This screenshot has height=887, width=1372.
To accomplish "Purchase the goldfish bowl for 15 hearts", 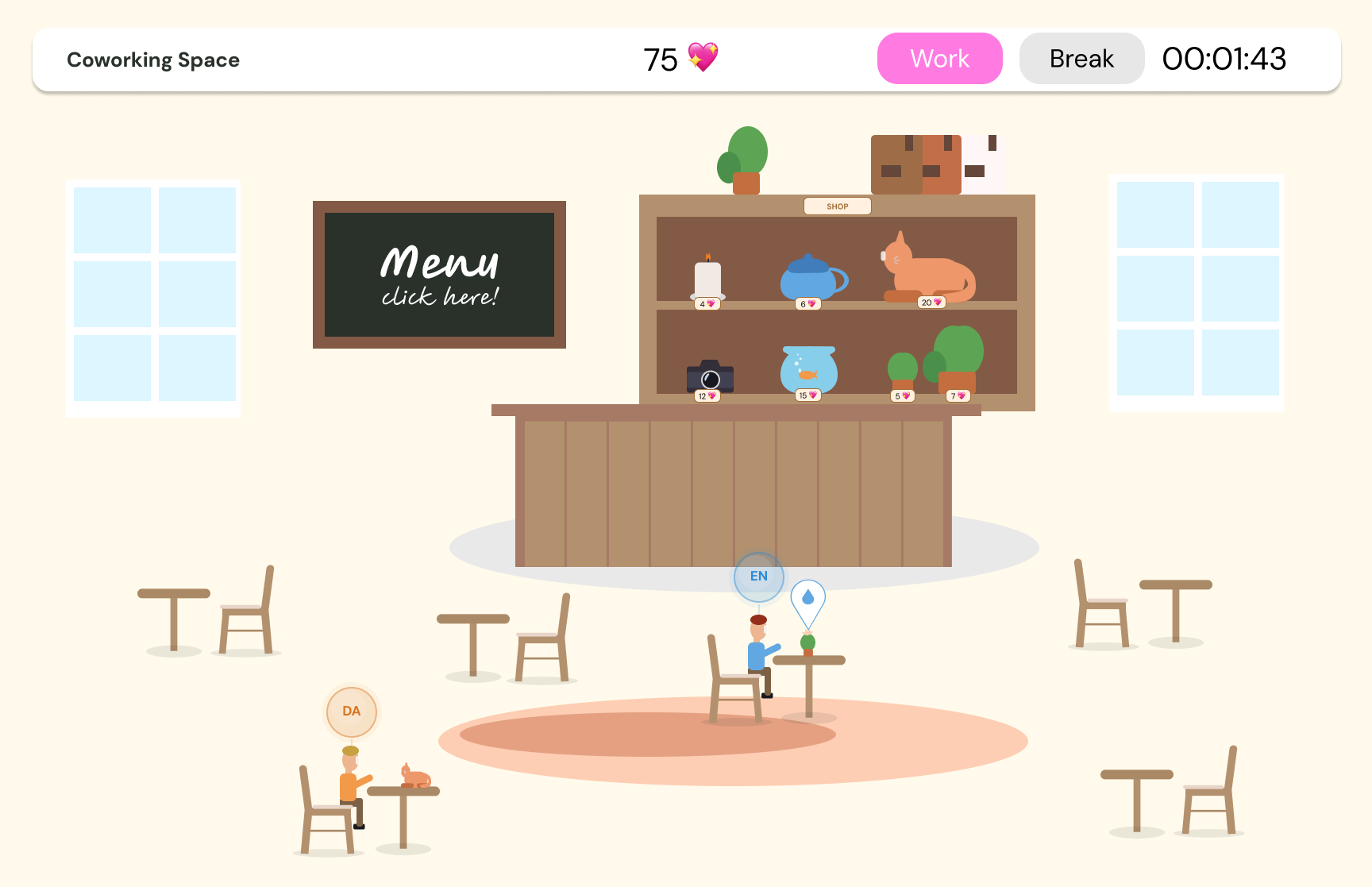I will 808,371.
